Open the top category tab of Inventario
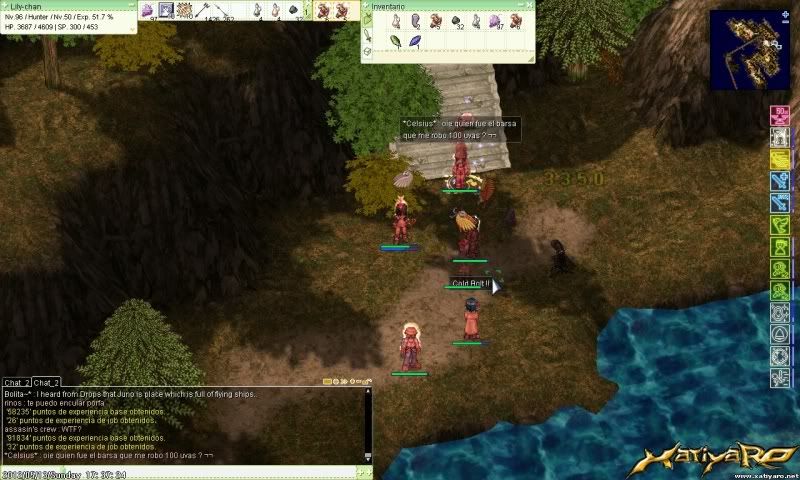This screenshot has width=800, height=480. pos(366,20)
